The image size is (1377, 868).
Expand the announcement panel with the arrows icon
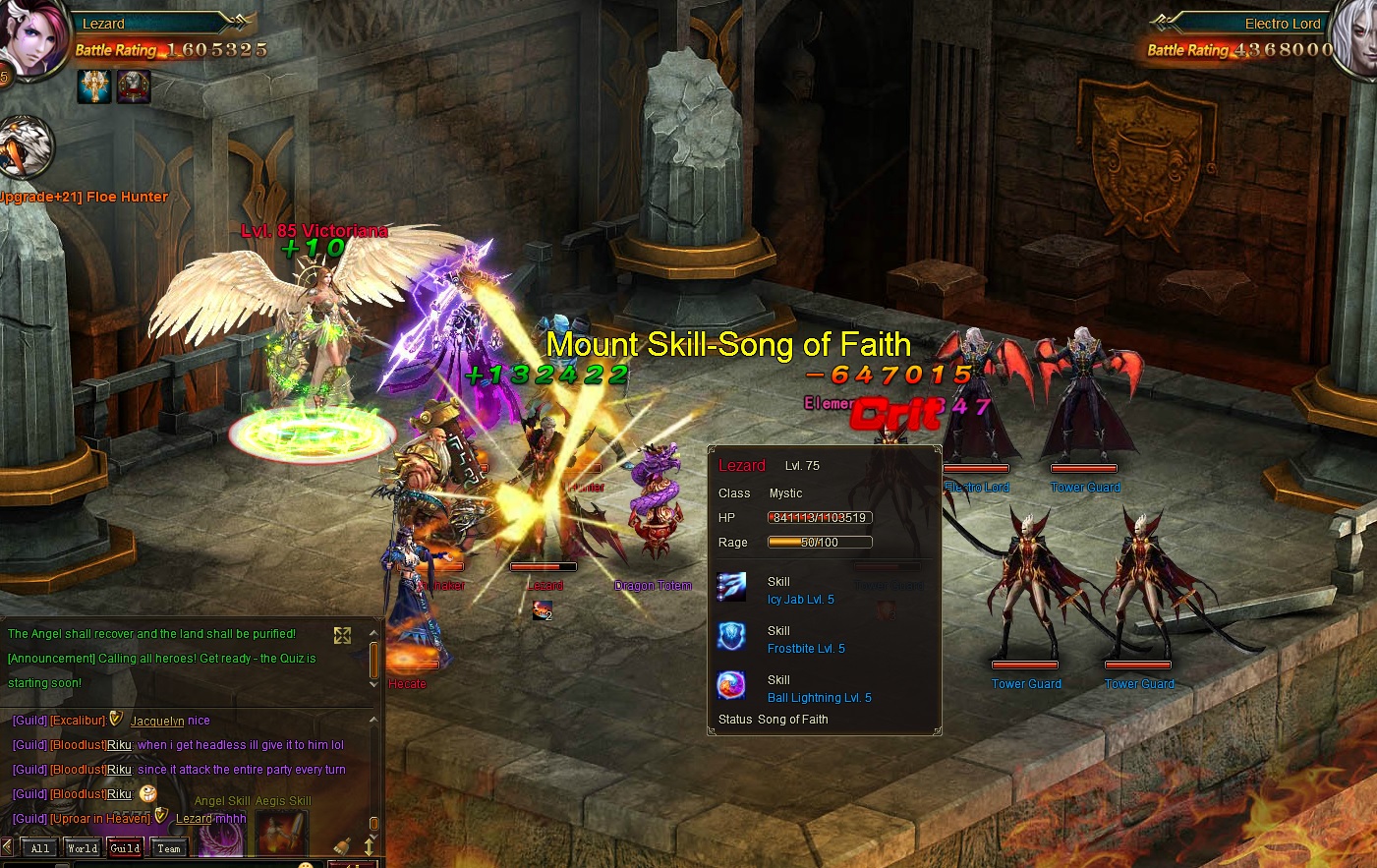tap(342, 635)
